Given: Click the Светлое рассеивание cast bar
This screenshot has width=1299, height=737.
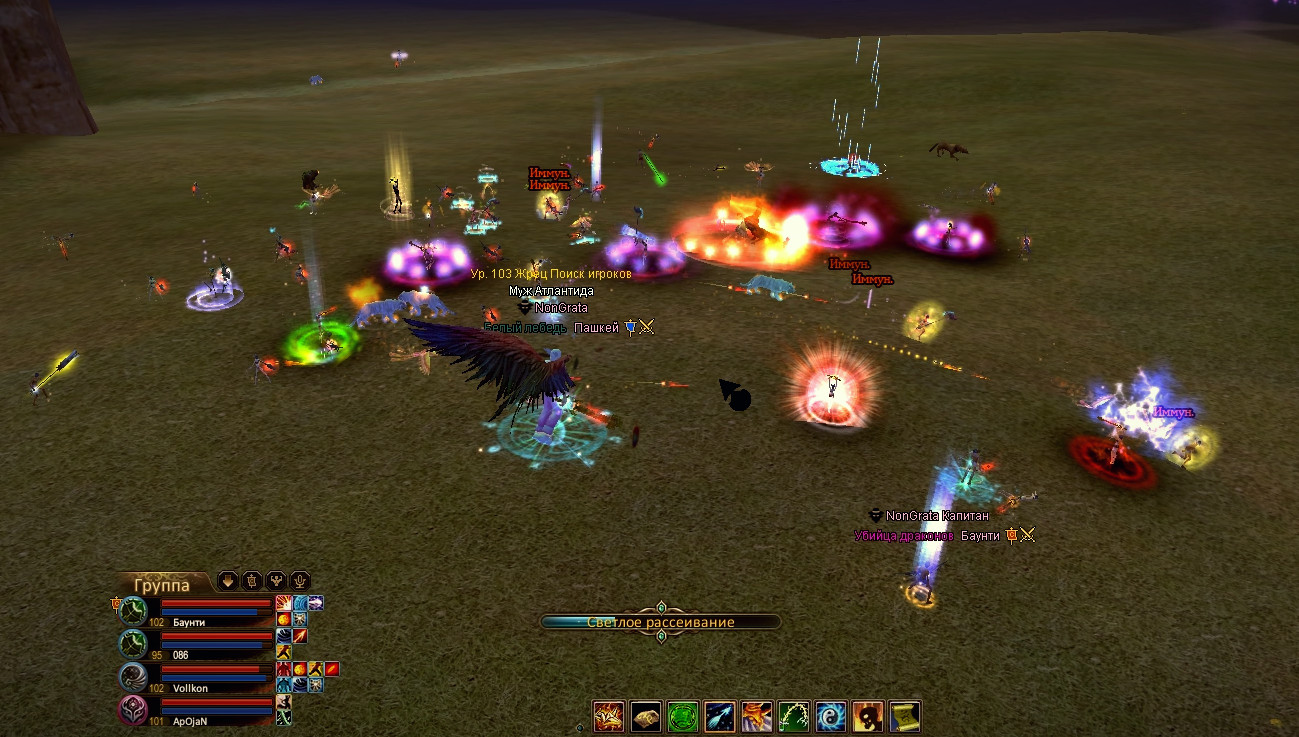Looking at the screenshot, I should point(660,622).
